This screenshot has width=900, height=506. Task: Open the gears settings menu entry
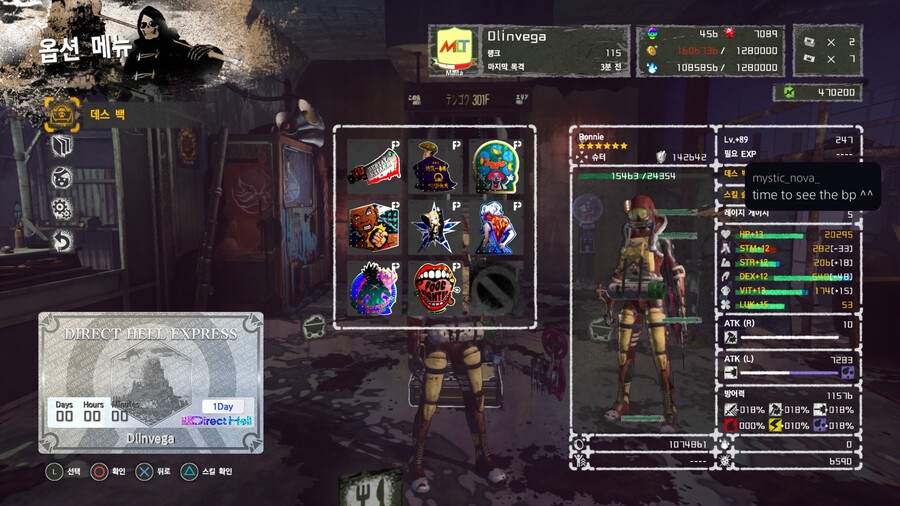click(x=62, y=209)
